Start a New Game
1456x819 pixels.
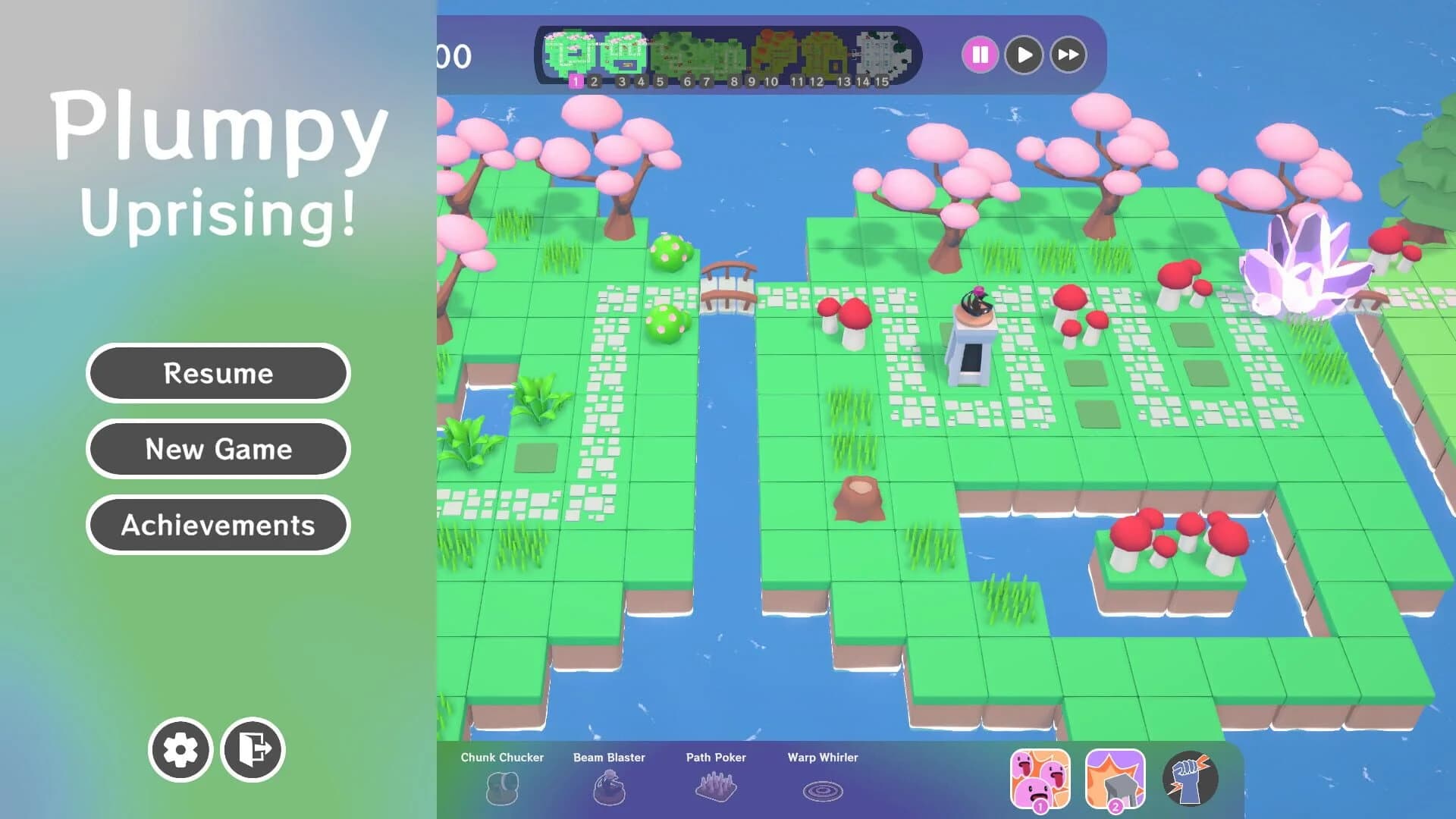[x=218, y=449]
